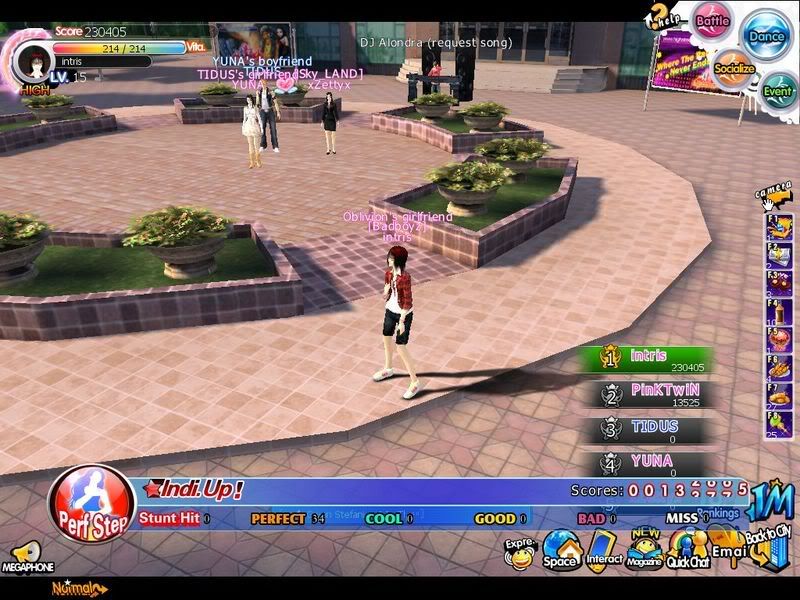Go to your Space home
The image size is (800, 600).
pos(560,549)
